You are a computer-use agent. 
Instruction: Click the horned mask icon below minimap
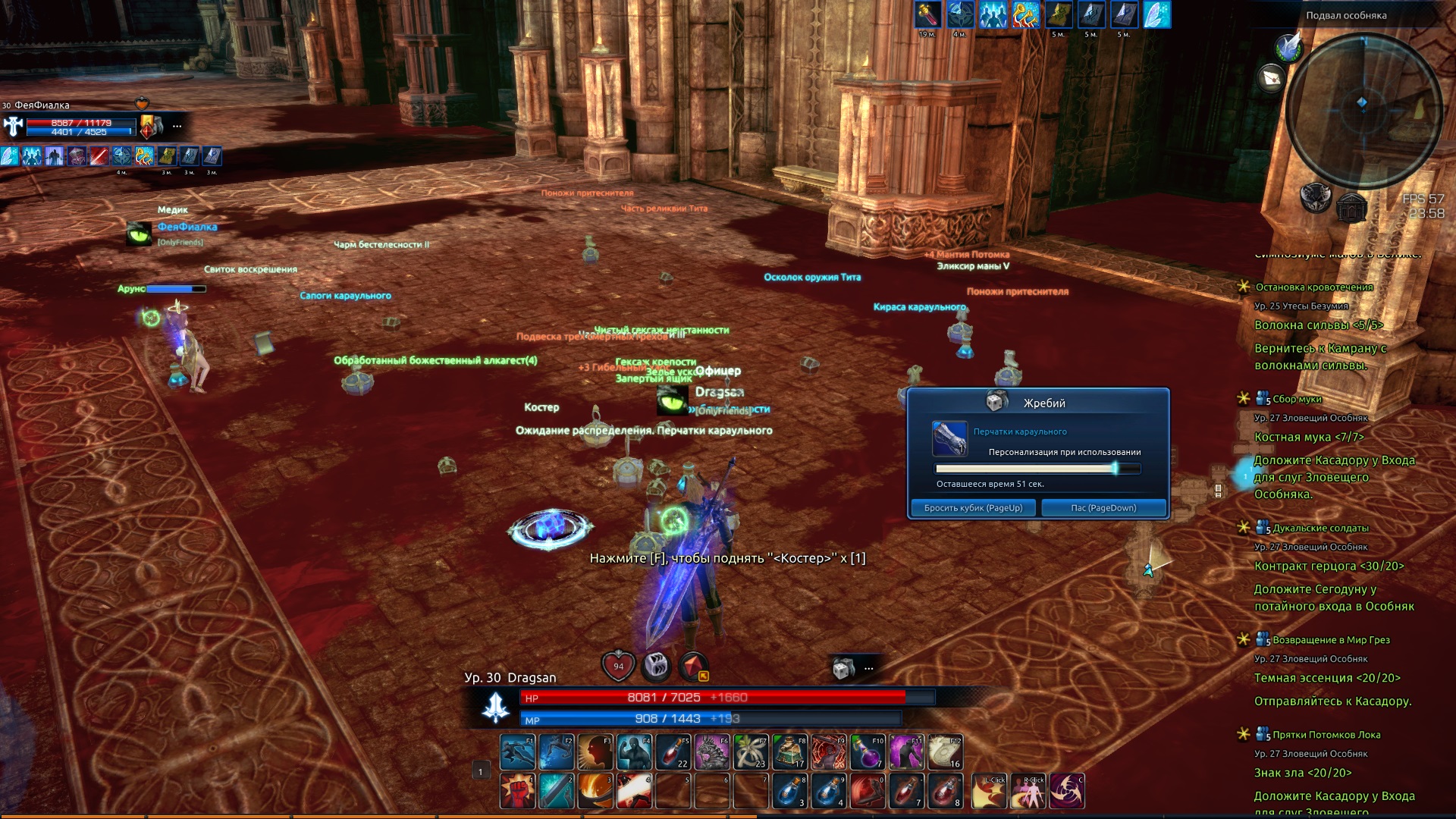click(x=1316, y=197)
